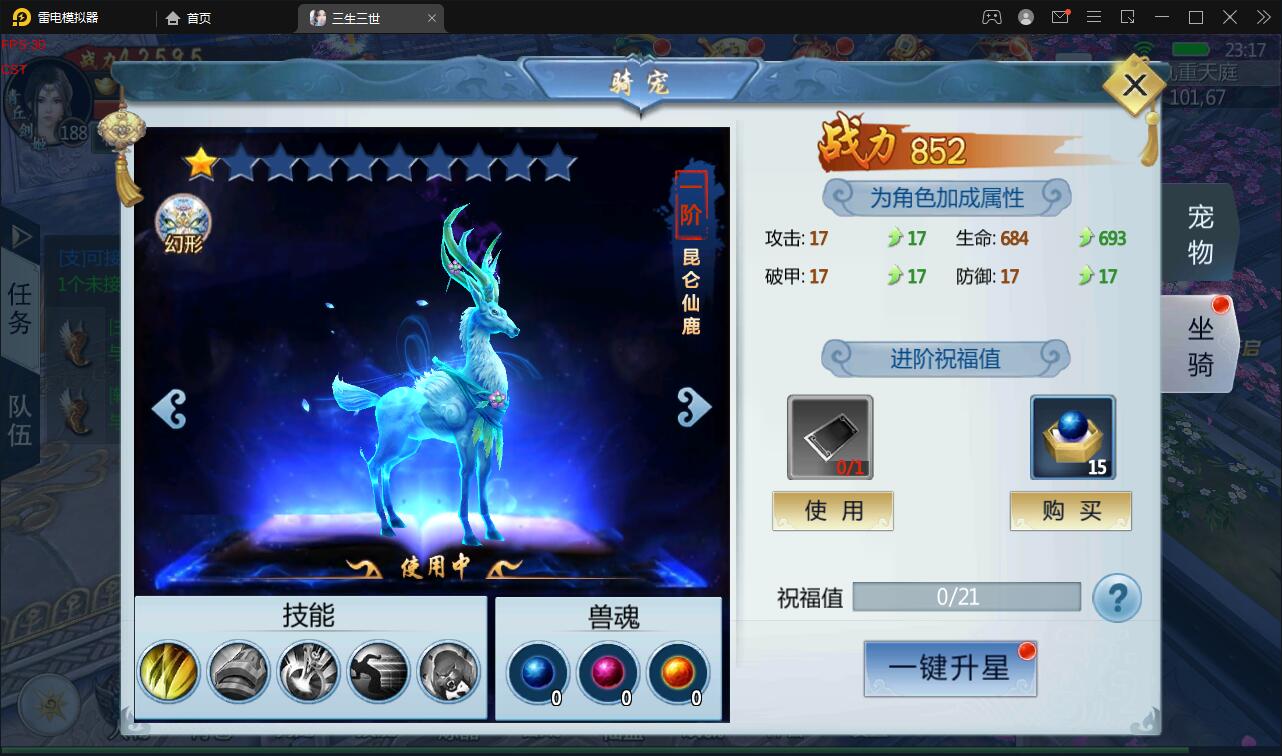The height and width of the screenshot is (756, 1282).
Task: Open the first skill icon under 技能
Action: pyautogui.click(x=167, y=671)
